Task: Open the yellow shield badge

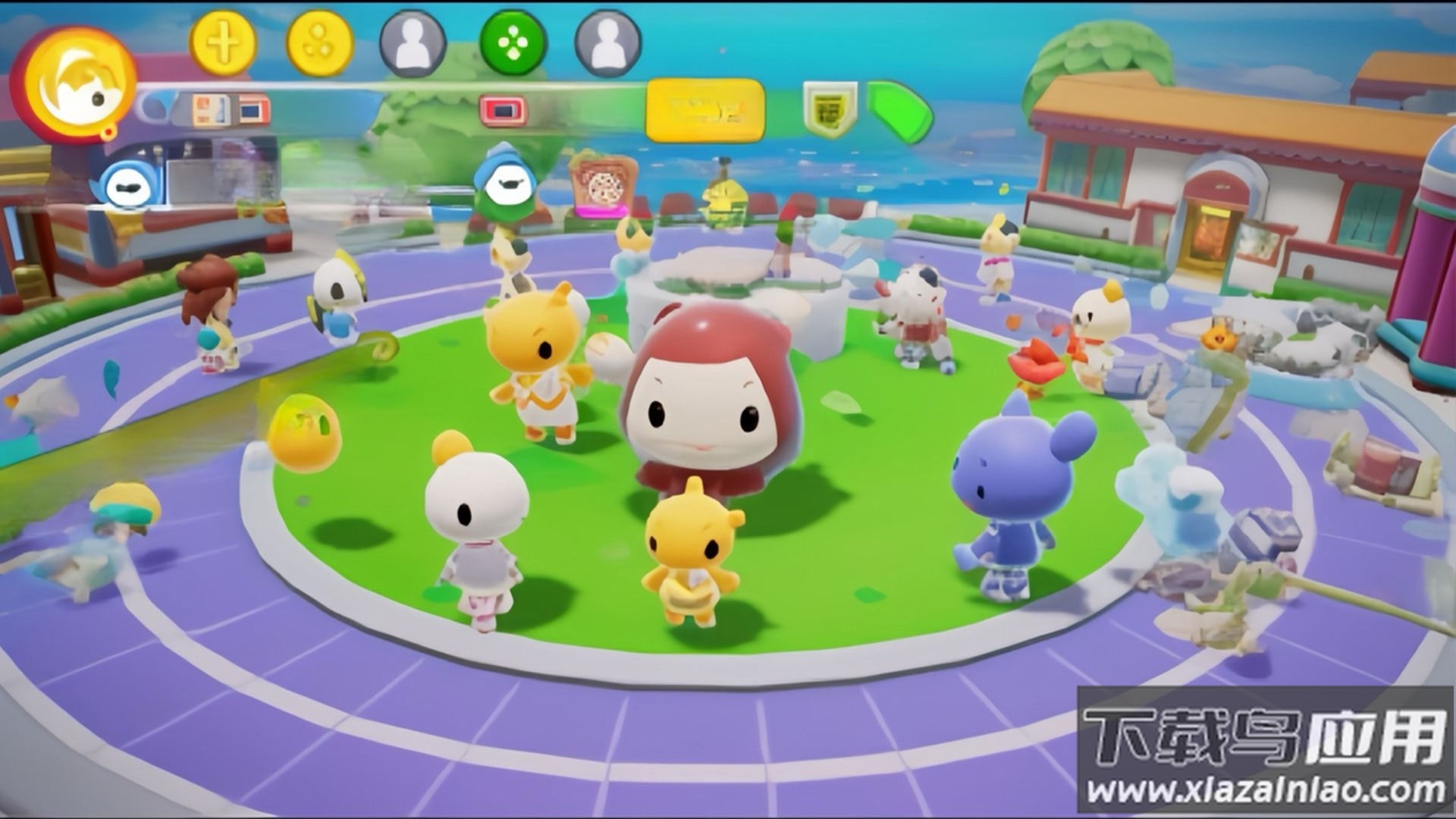Action: point(830,110)
